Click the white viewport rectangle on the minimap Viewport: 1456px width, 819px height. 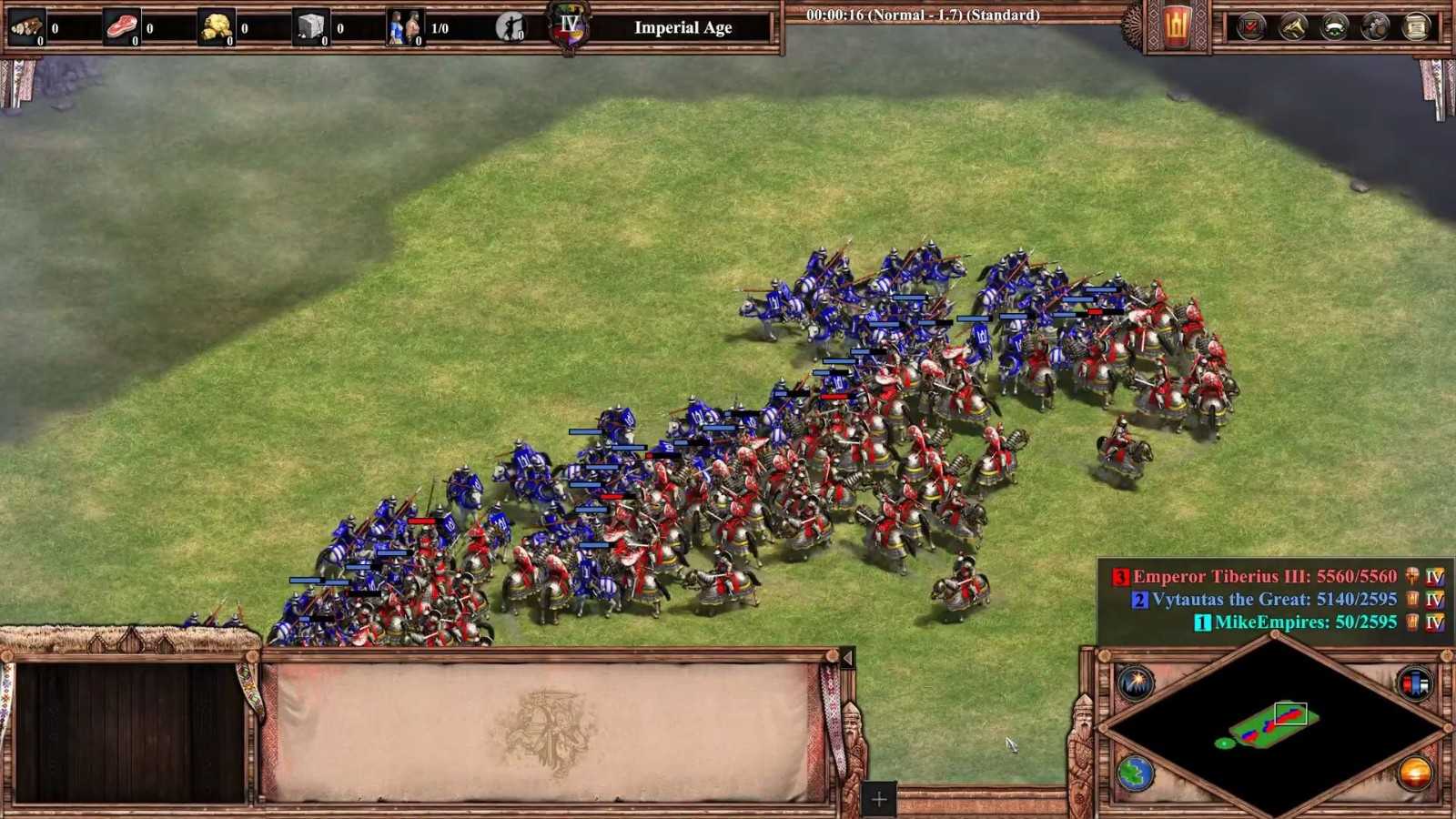coord(1291,713)
